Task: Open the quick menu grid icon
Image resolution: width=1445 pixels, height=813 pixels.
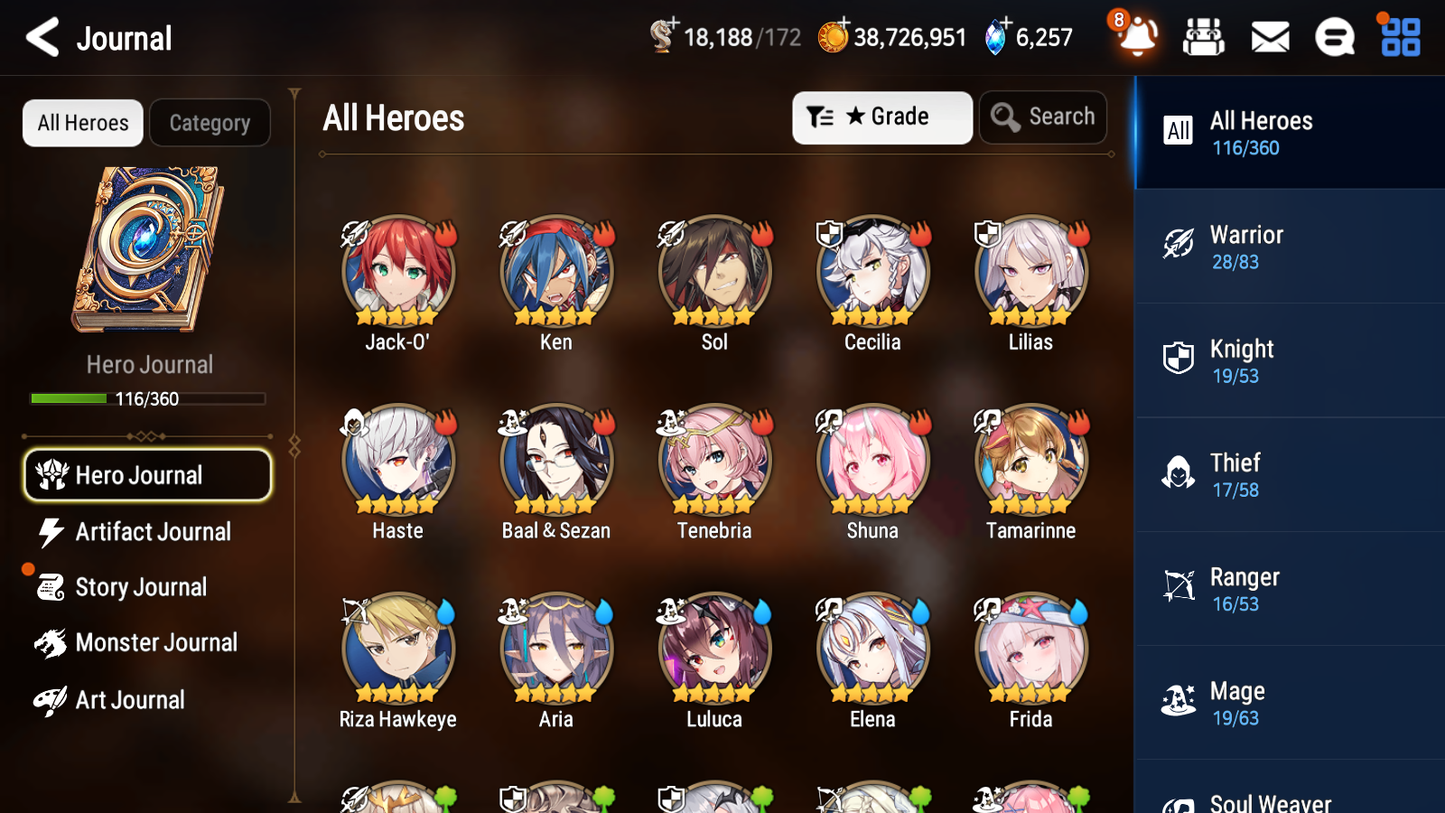Action: tap(1399, 37)
